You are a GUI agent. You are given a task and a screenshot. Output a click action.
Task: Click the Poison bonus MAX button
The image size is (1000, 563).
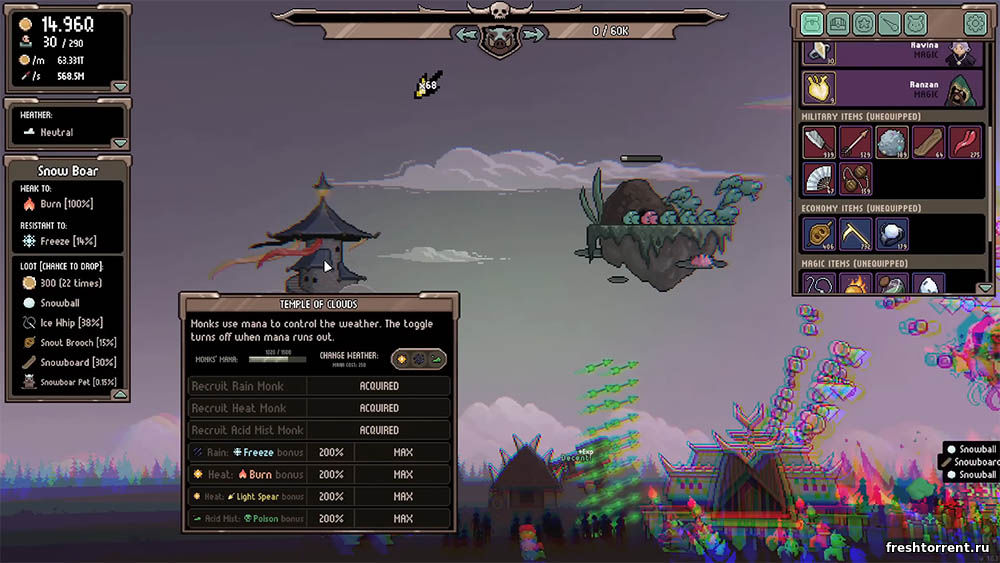click(403, 519)
